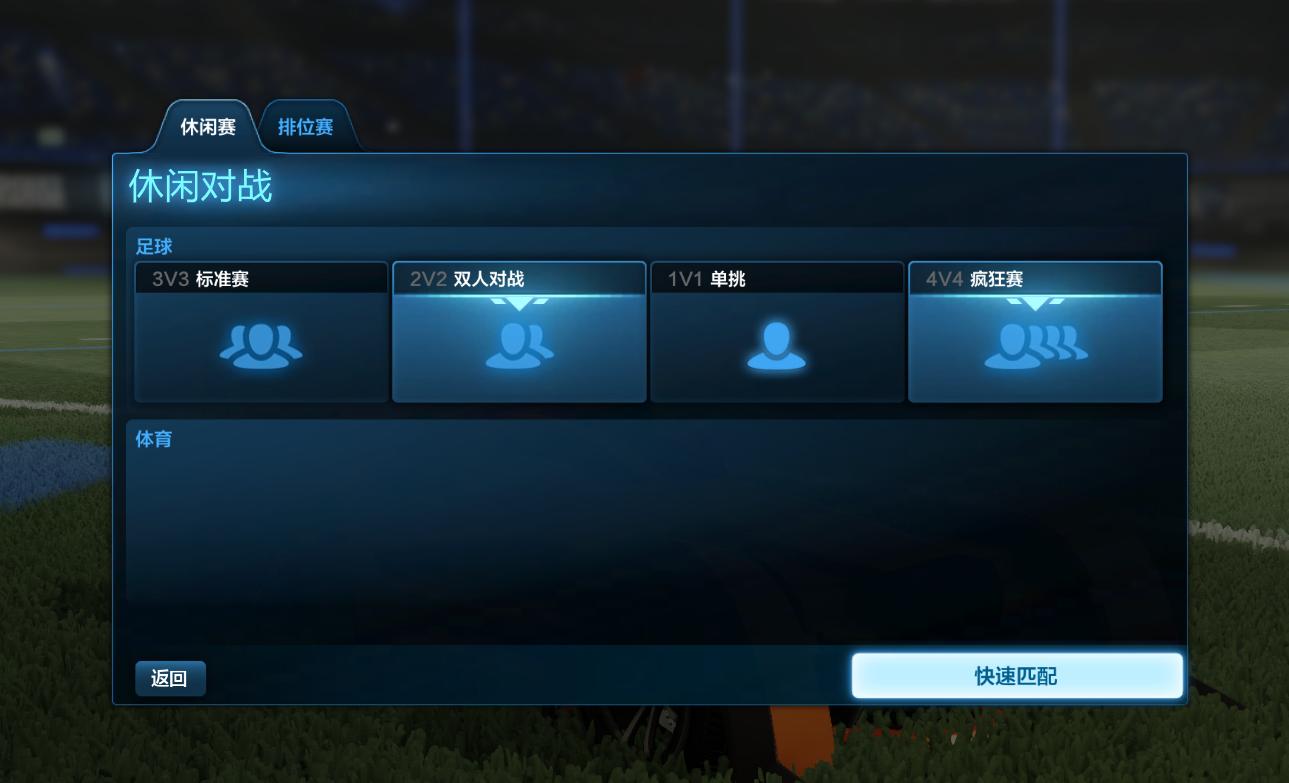This screenshot has height=783, width=1289.
Task: Click the 返回 back button
Action: coord(170,677)
